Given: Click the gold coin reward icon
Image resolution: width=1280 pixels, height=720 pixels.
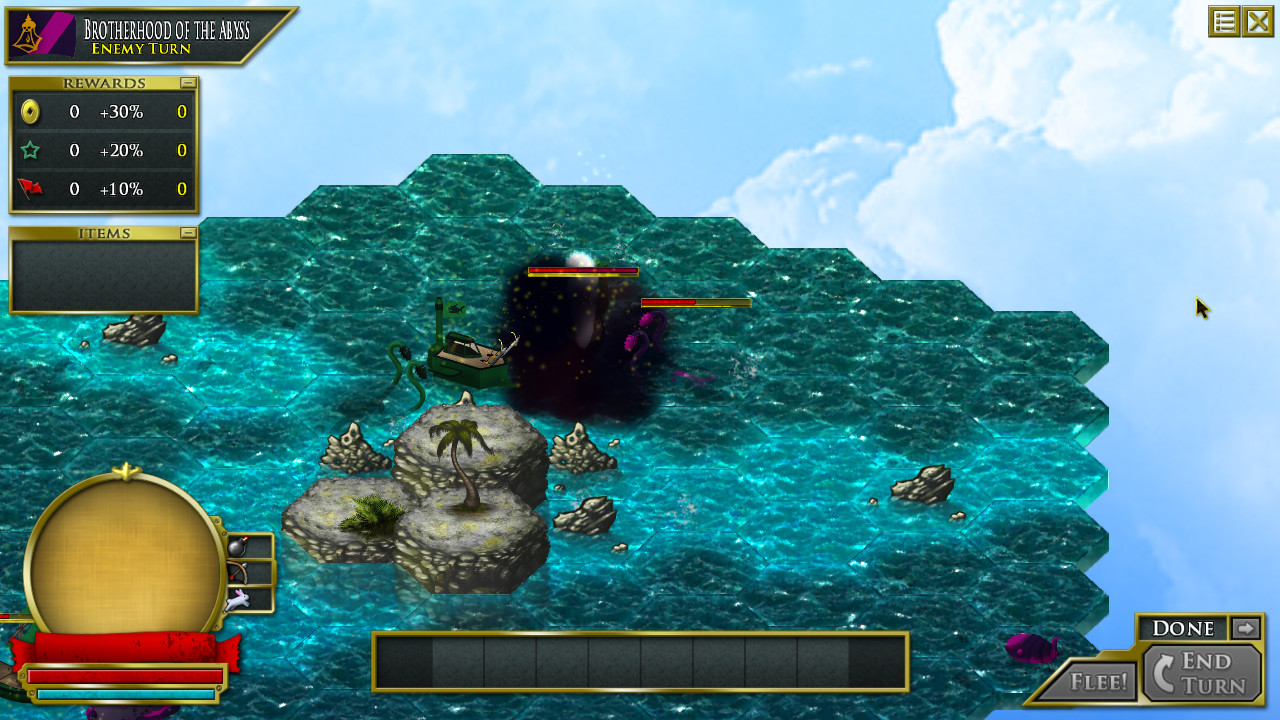Looking at the screenshot, I should point(28,112).
